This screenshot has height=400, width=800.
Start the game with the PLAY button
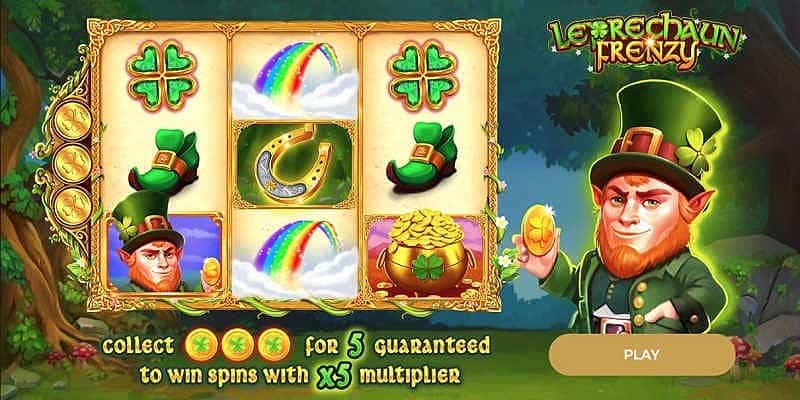(641, 354)
